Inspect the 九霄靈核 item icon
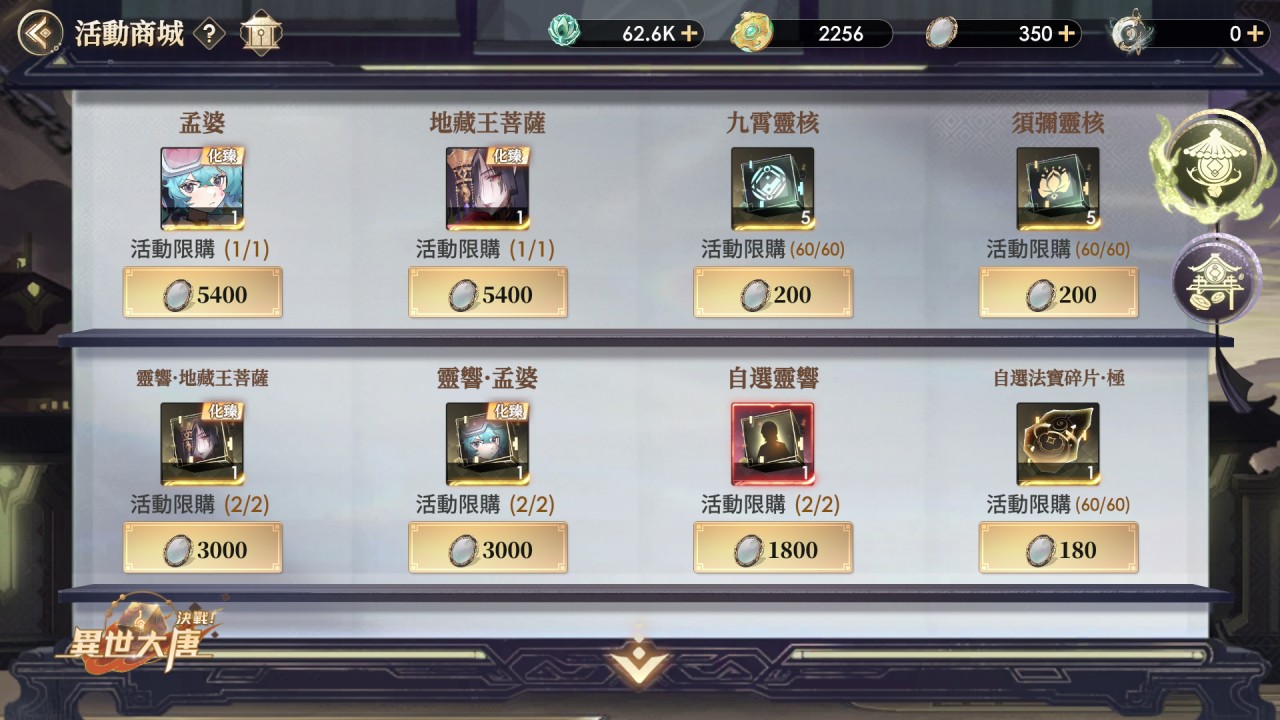 pos(772,188)
